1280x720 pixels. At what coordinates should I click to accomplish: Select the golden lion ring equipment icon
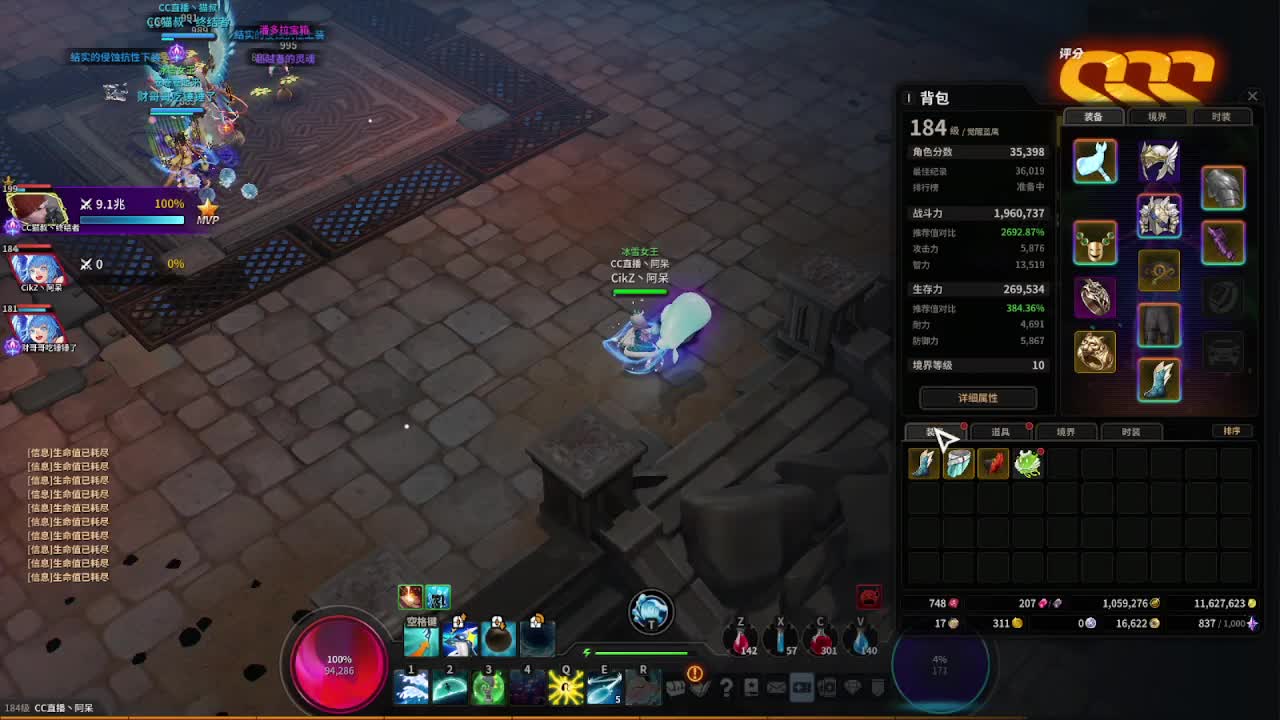tap(1094, 352)
